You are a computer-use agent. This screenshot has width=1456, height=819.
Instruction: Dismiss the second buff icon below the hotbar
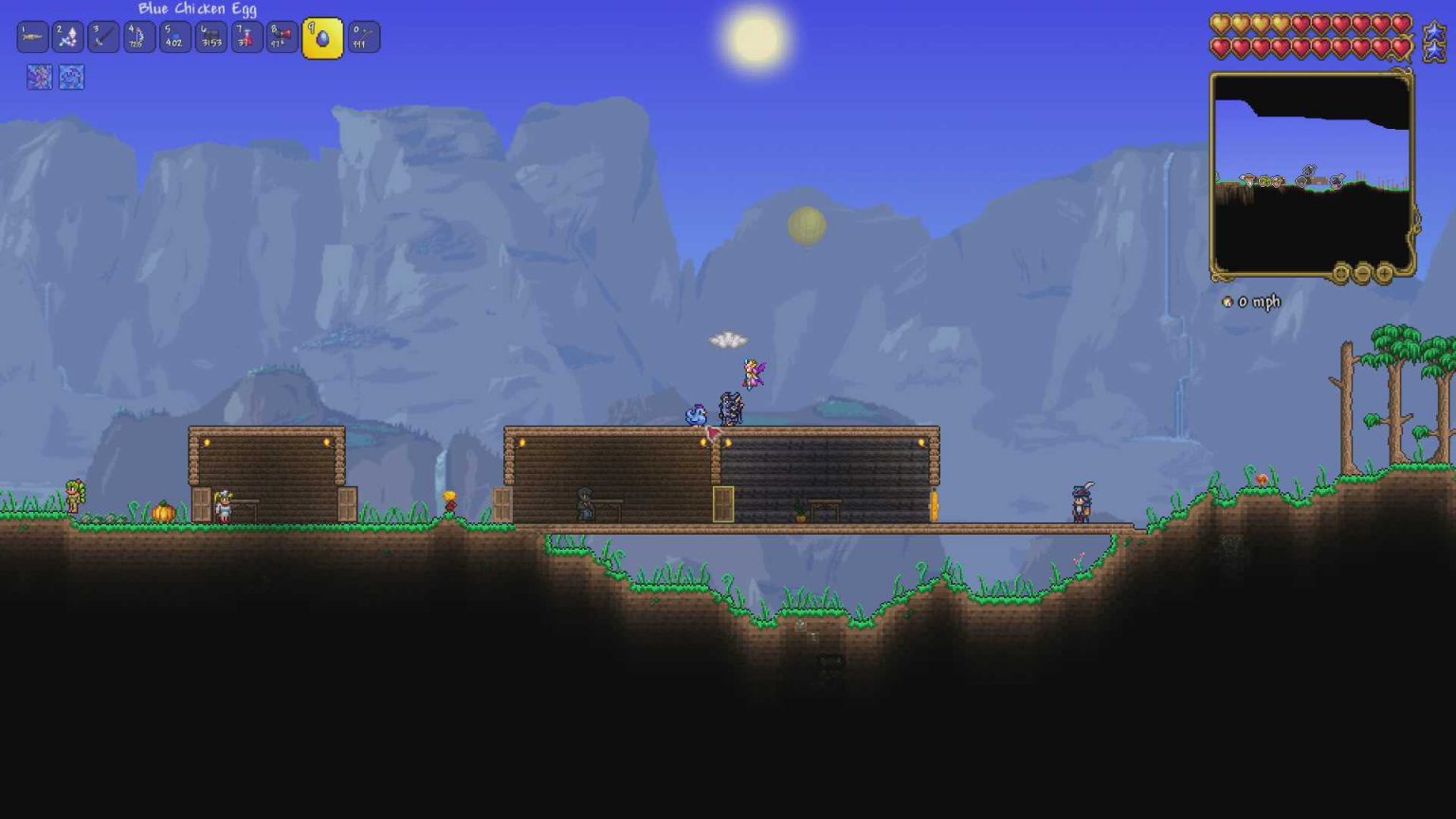[72, 78]
